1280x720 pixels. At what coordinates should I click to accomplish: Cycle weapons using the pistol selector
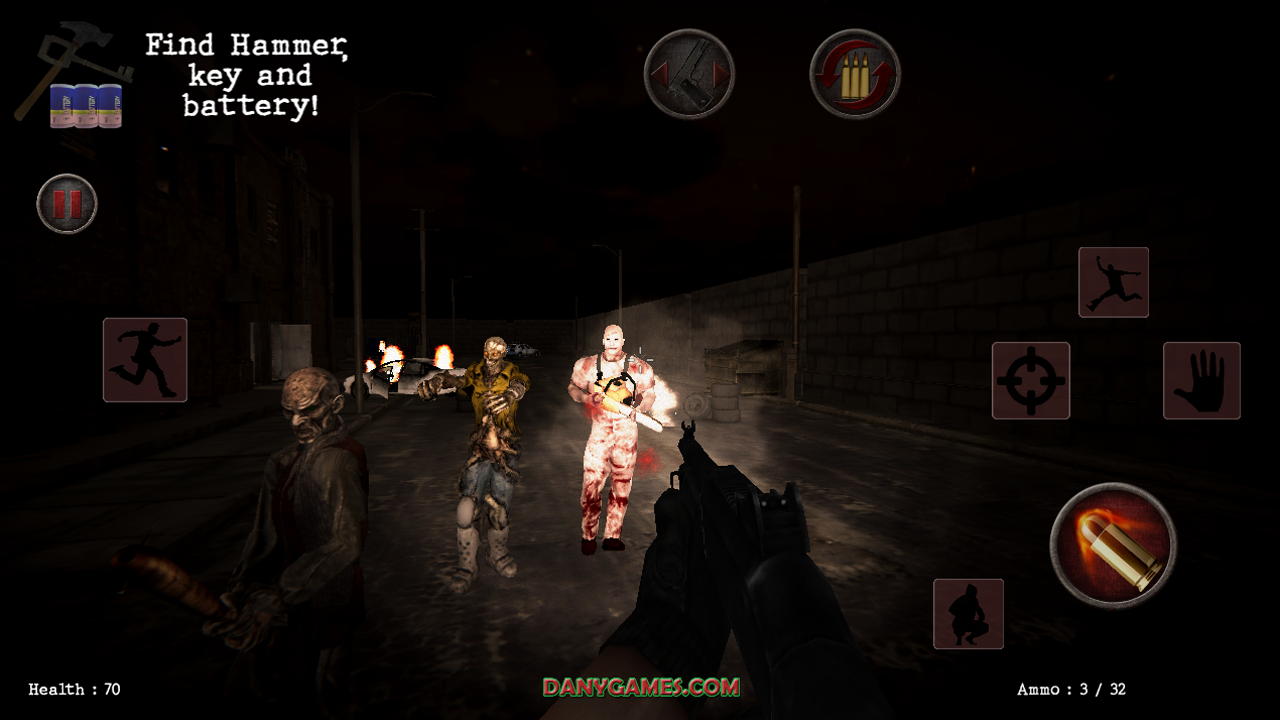[690, 75]
